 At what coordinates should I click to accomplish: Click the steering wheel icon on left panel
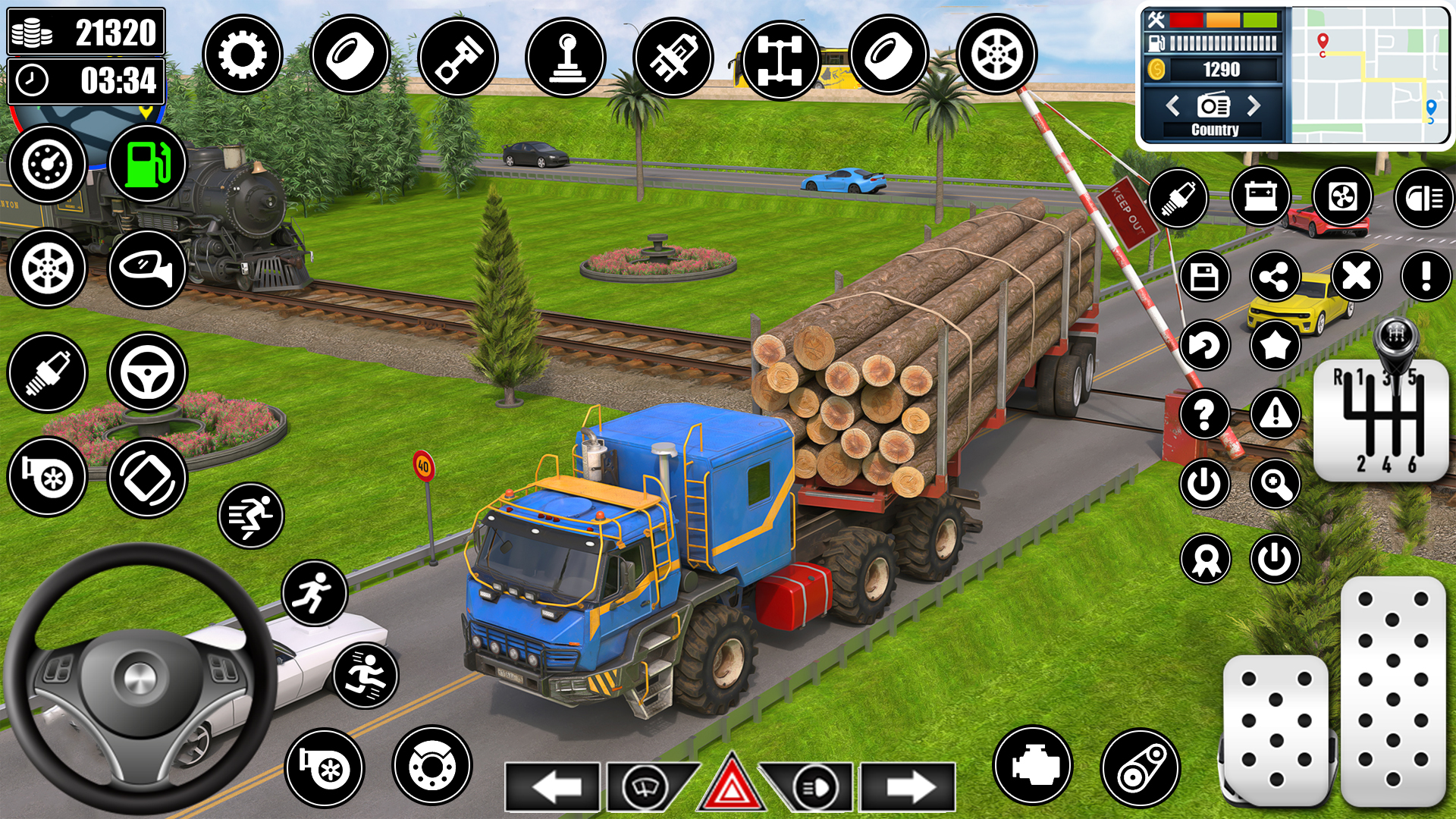[146, 372]
